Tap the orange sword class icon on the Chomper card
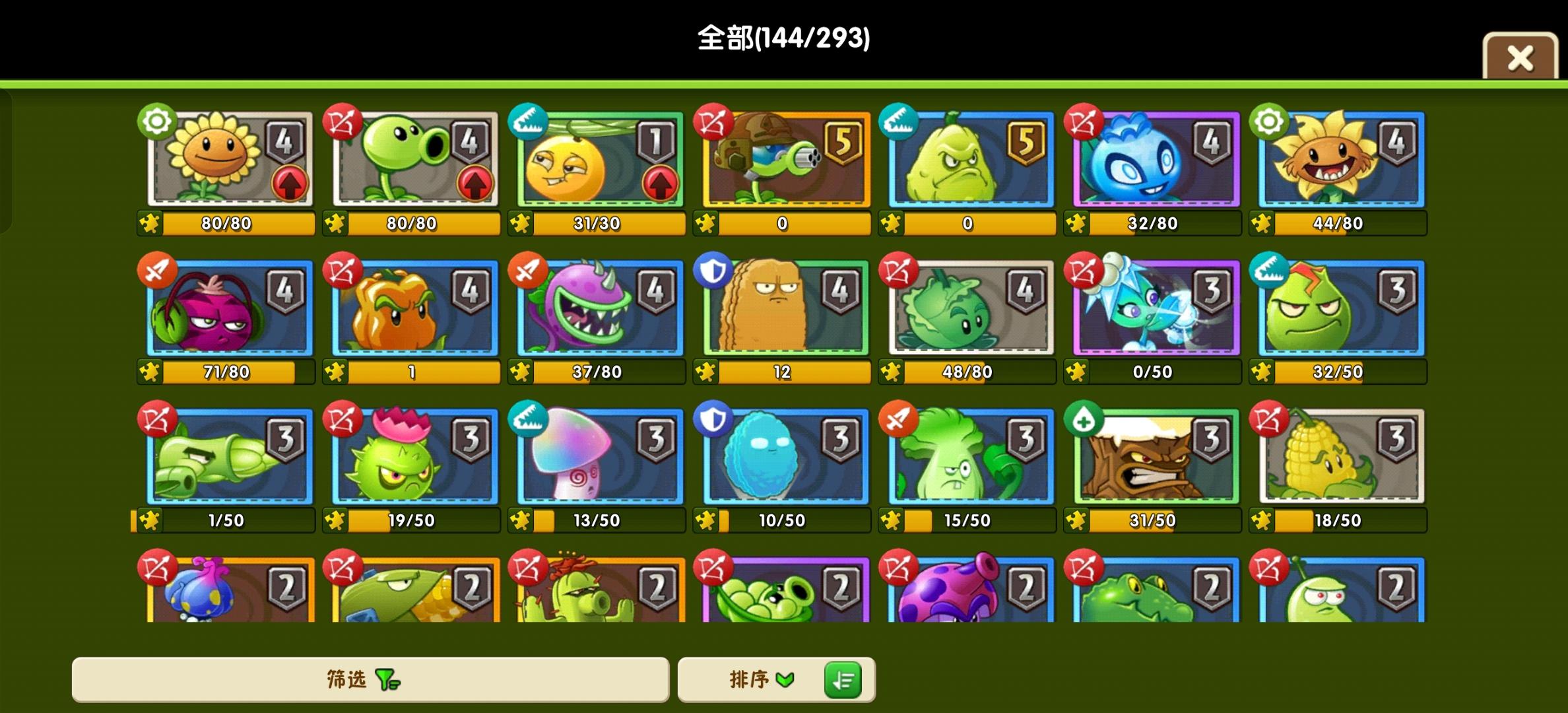This screenshot has height=713, width=1568. 528,271
